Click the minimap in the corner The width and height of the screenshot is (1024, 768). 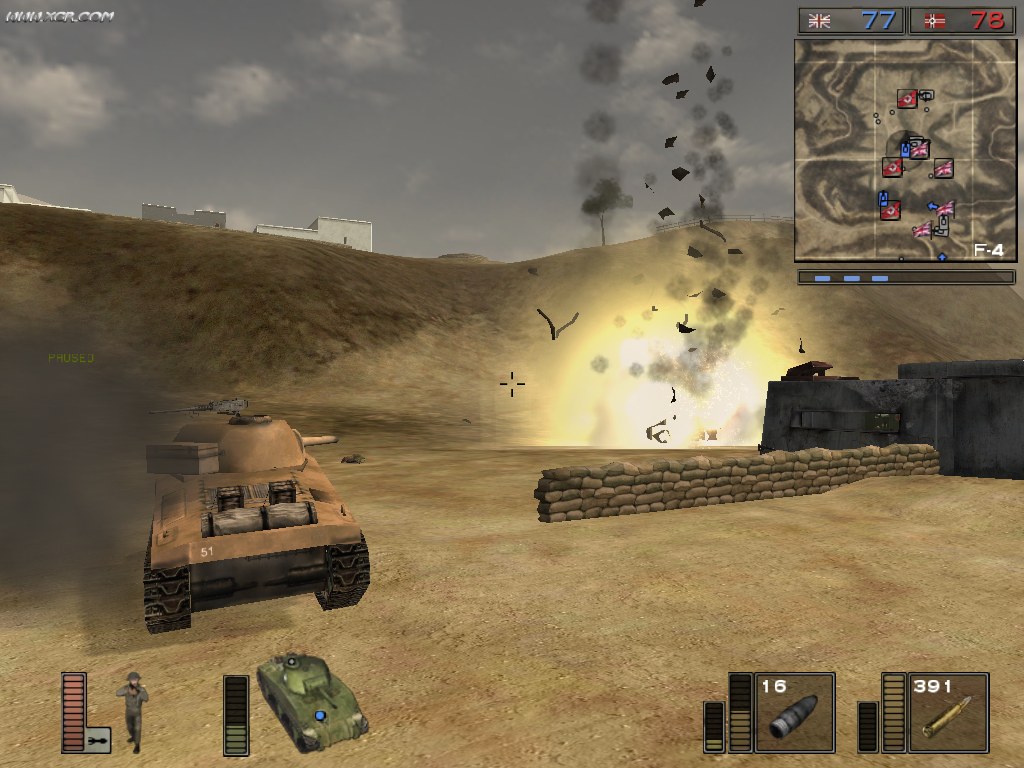[x=905, y=150]
